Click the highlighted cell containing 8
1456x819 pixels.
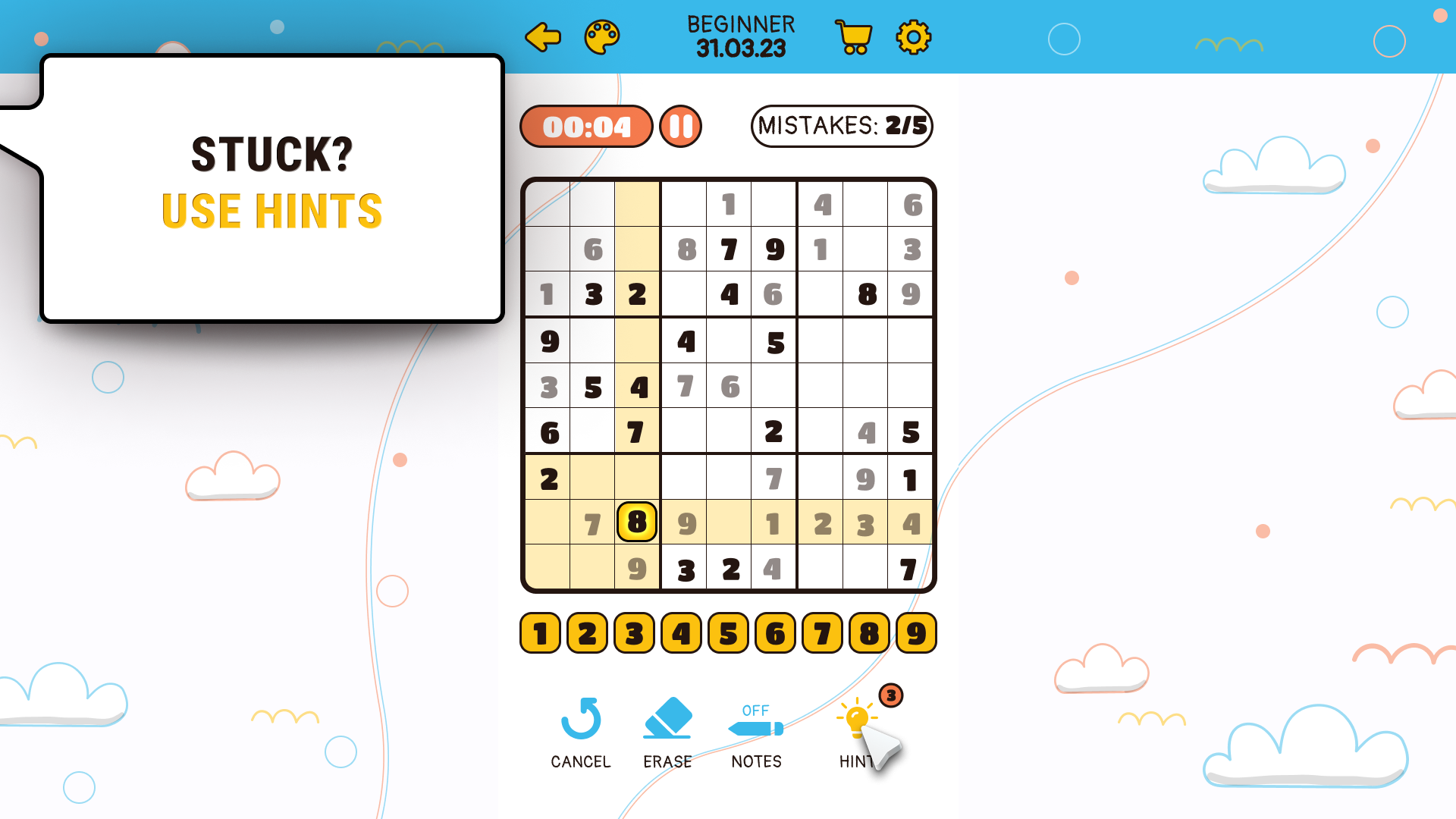pyautogui.click(x=636, y=522)
